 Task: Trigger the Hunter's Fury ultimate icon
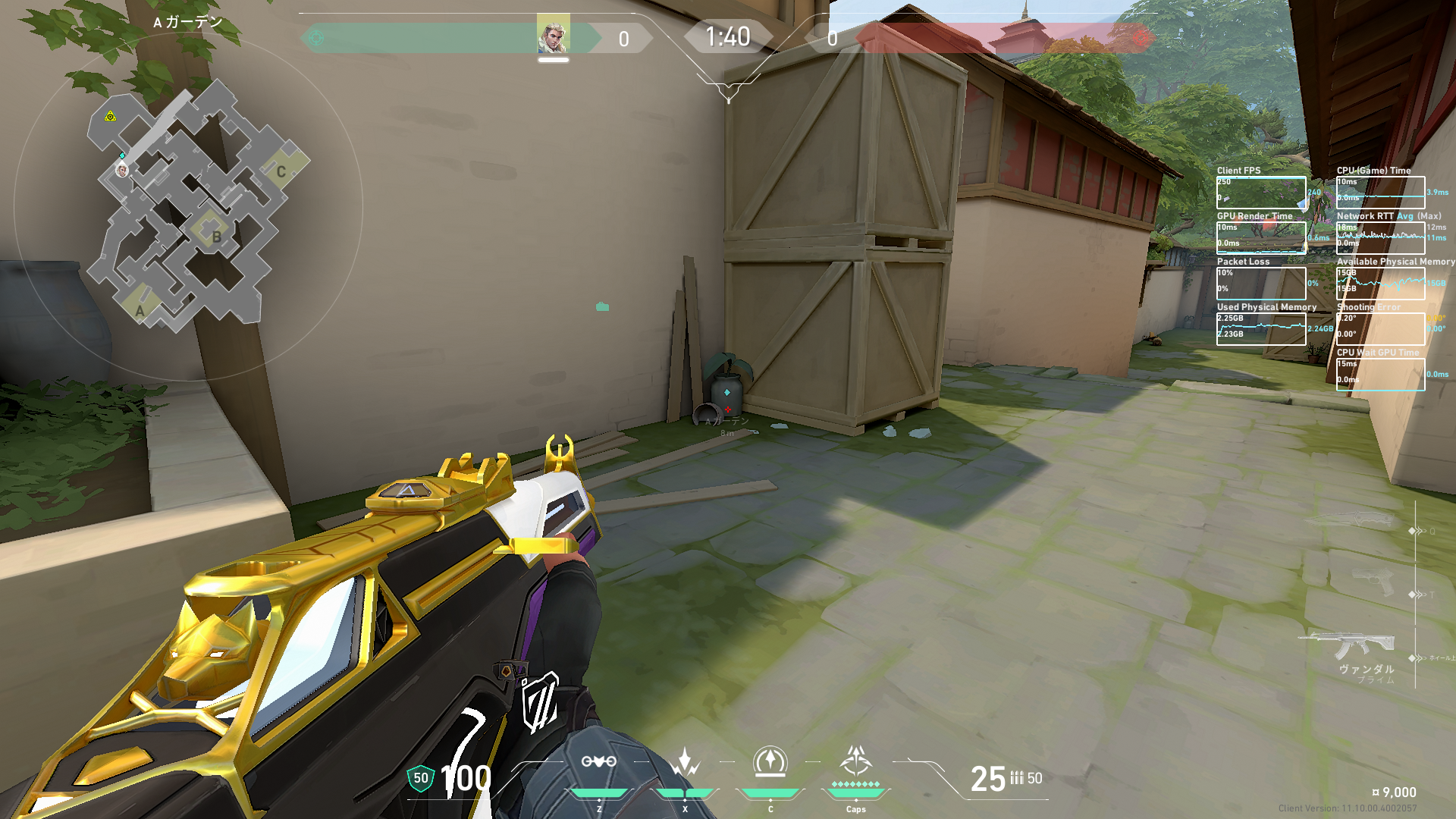tap(855, 761)
